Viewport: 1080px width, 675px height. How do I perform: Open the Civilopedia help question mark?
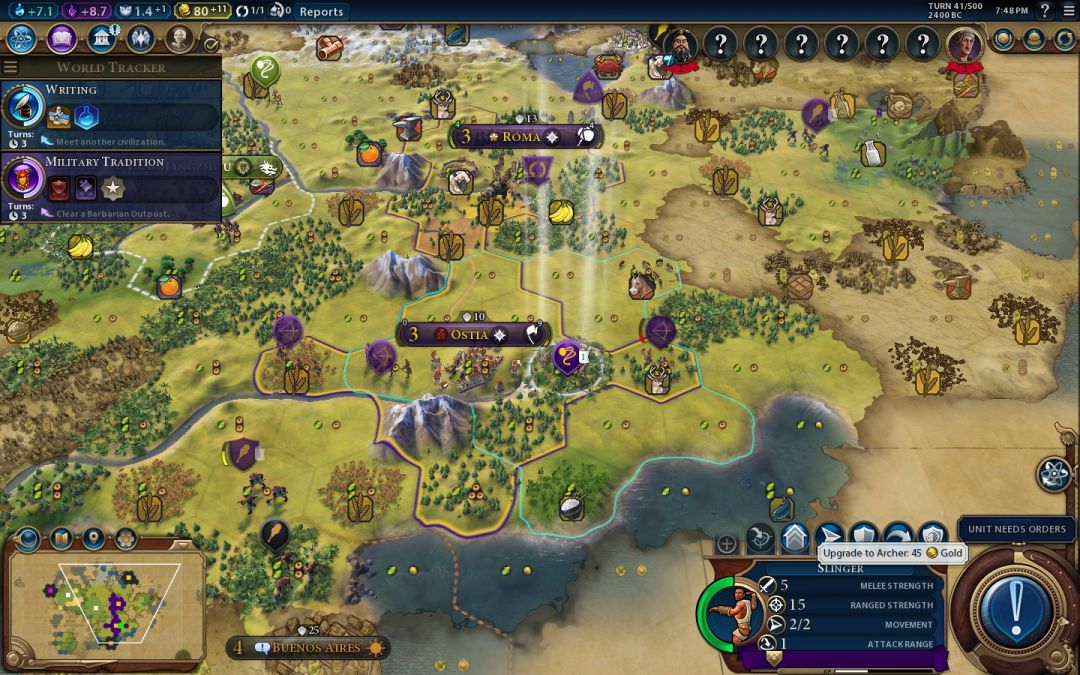[1045, 11]
